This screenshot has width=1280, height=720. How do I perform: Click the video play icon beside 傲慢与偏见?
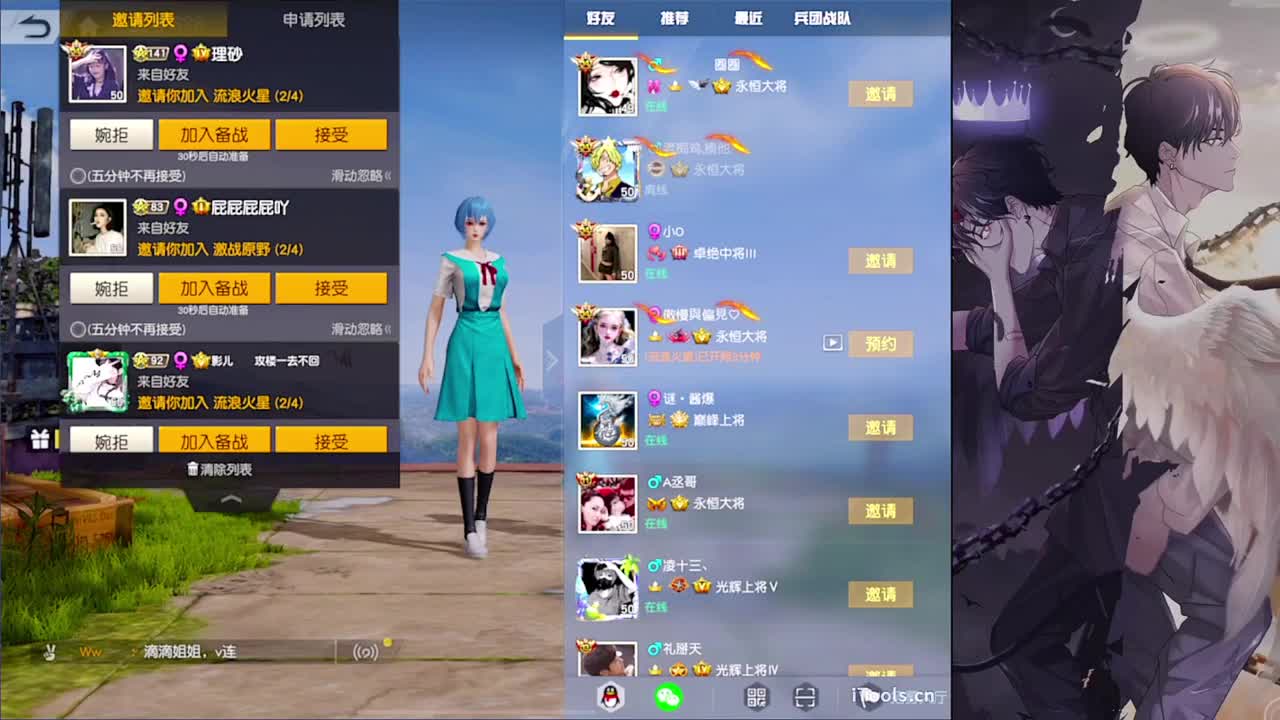click(831, 342)
